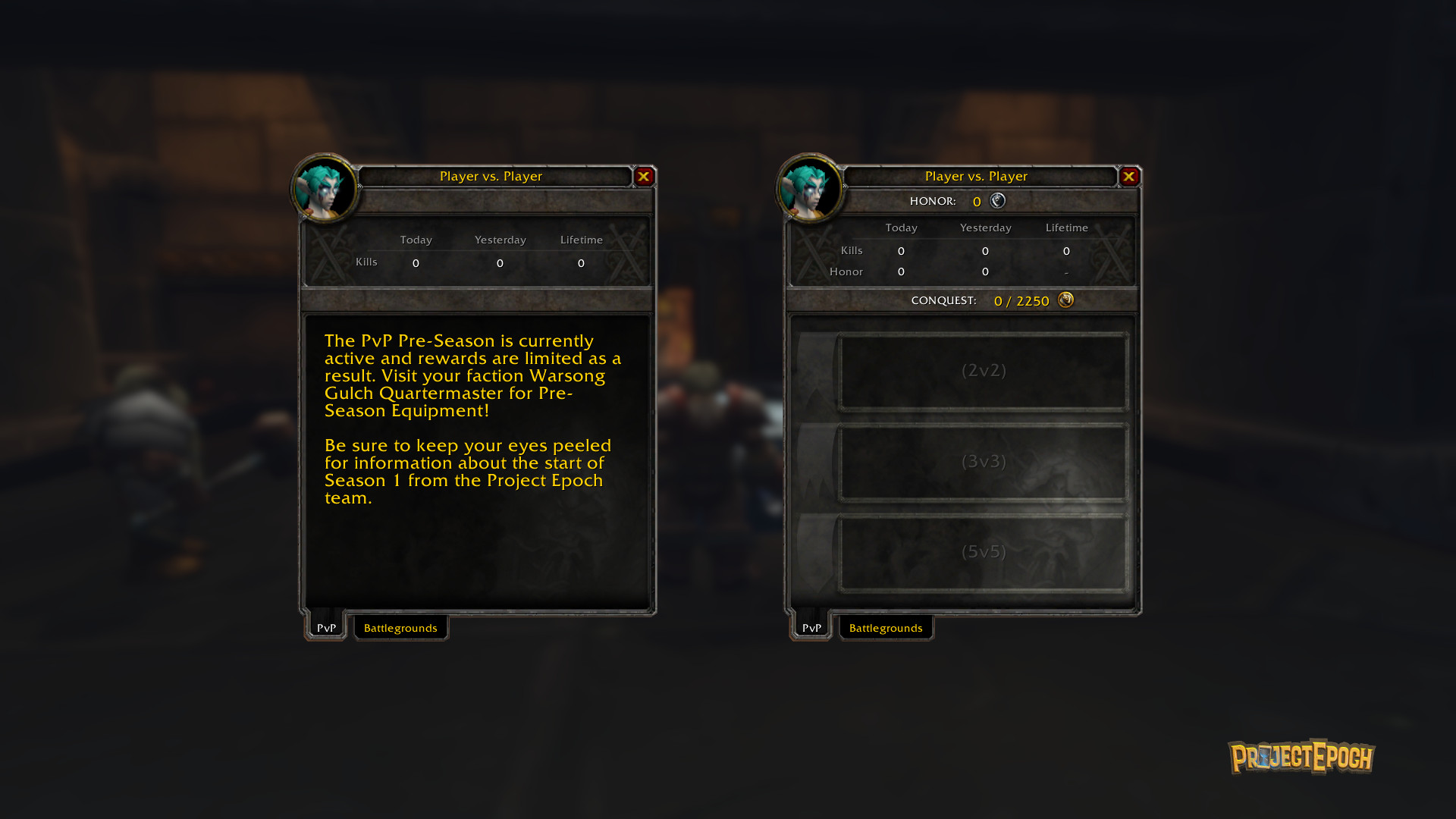Close the PvP window showing Honor and Conquest

click(1129, 177)
